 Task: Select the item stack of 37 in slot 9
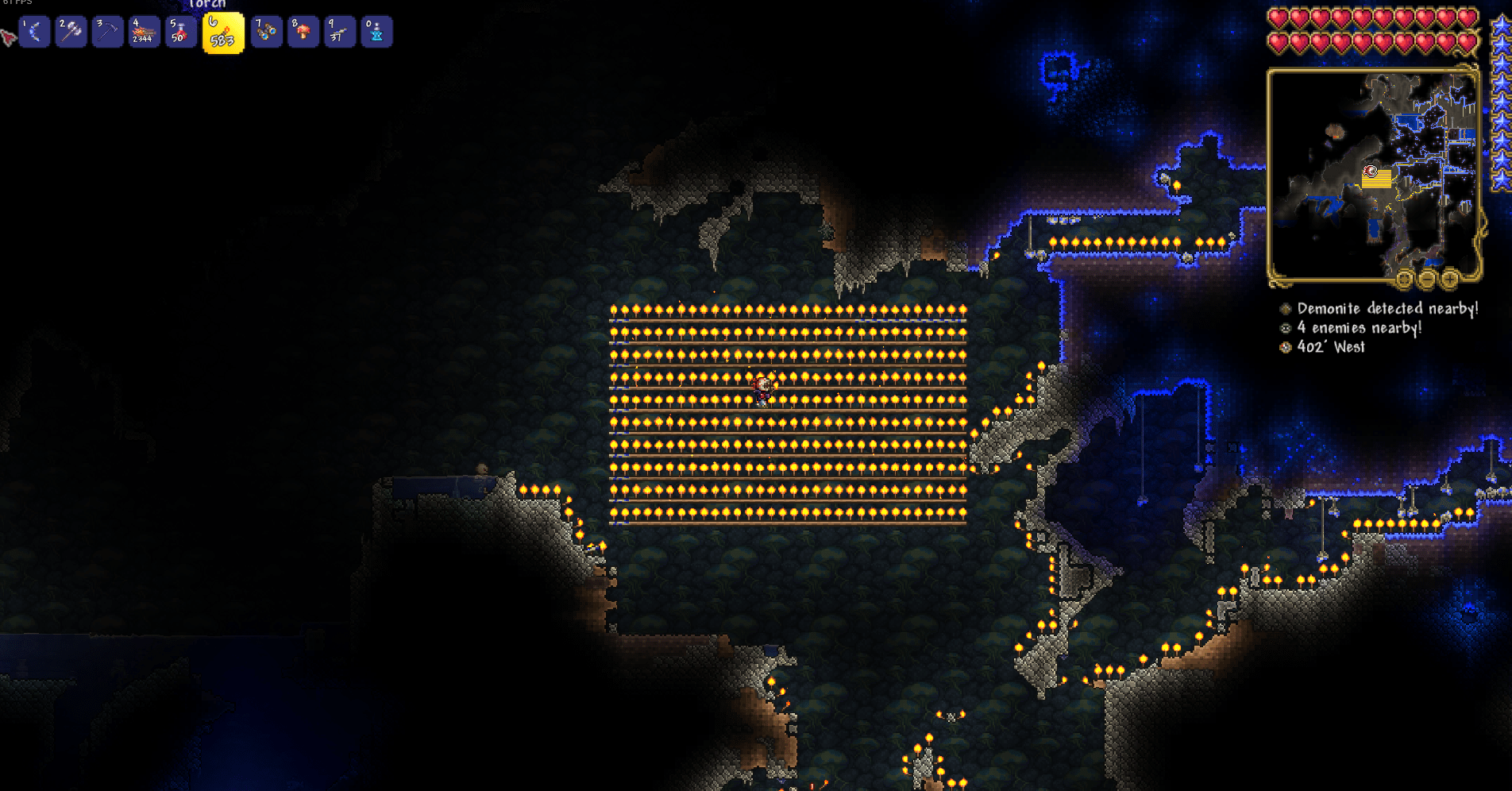(x=340, y=32)
